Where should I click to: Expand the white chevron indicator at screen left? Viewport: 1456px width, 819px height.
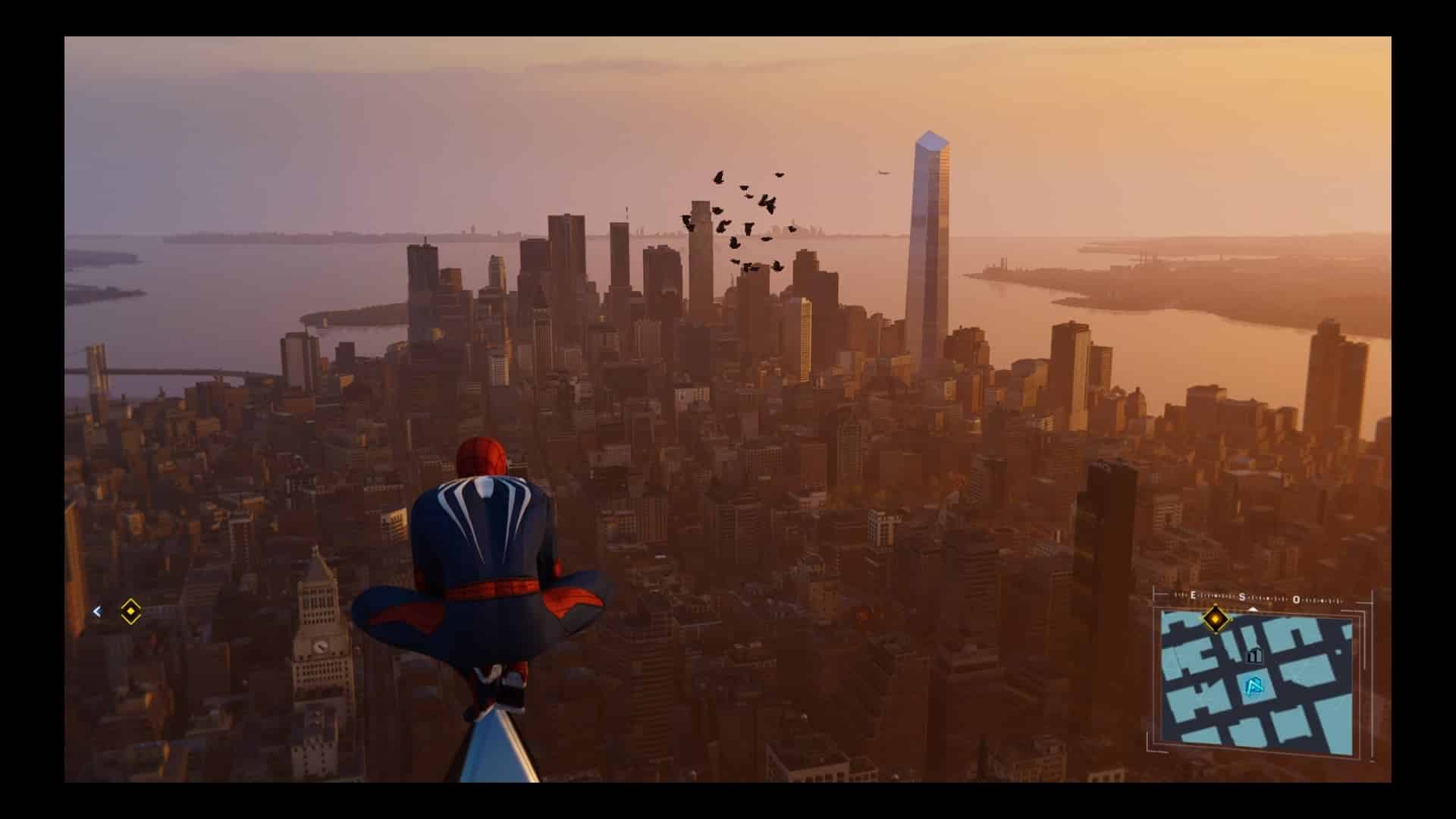coord(96,612)
